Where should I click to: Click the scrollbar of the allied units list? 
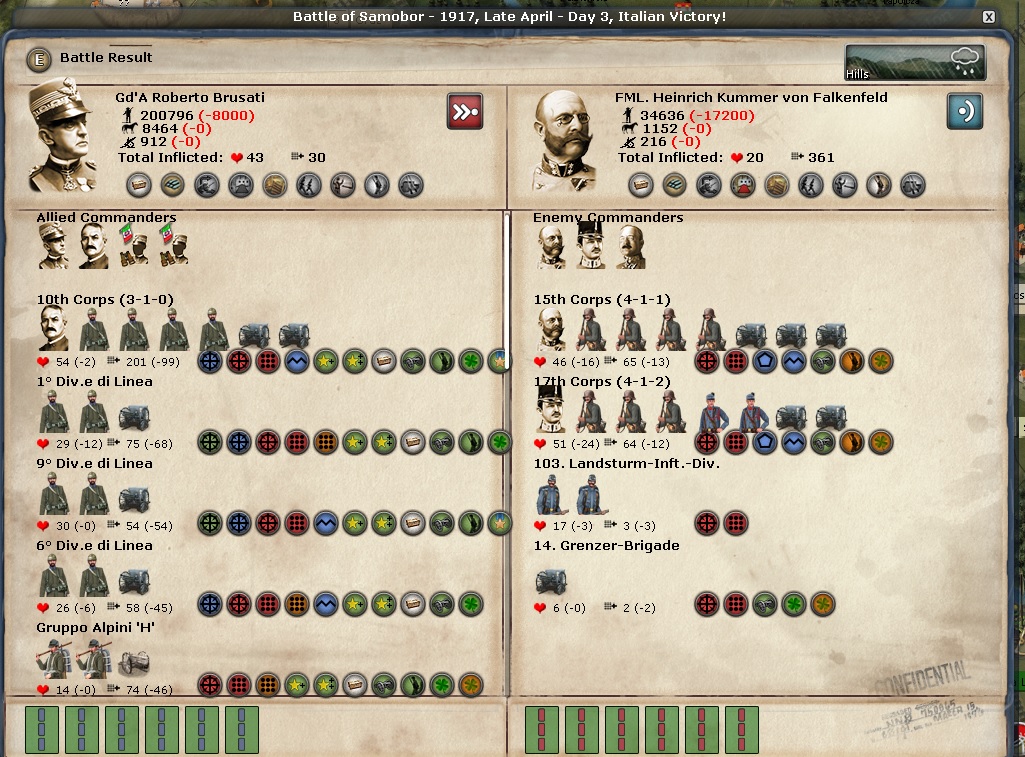(506, 290)
